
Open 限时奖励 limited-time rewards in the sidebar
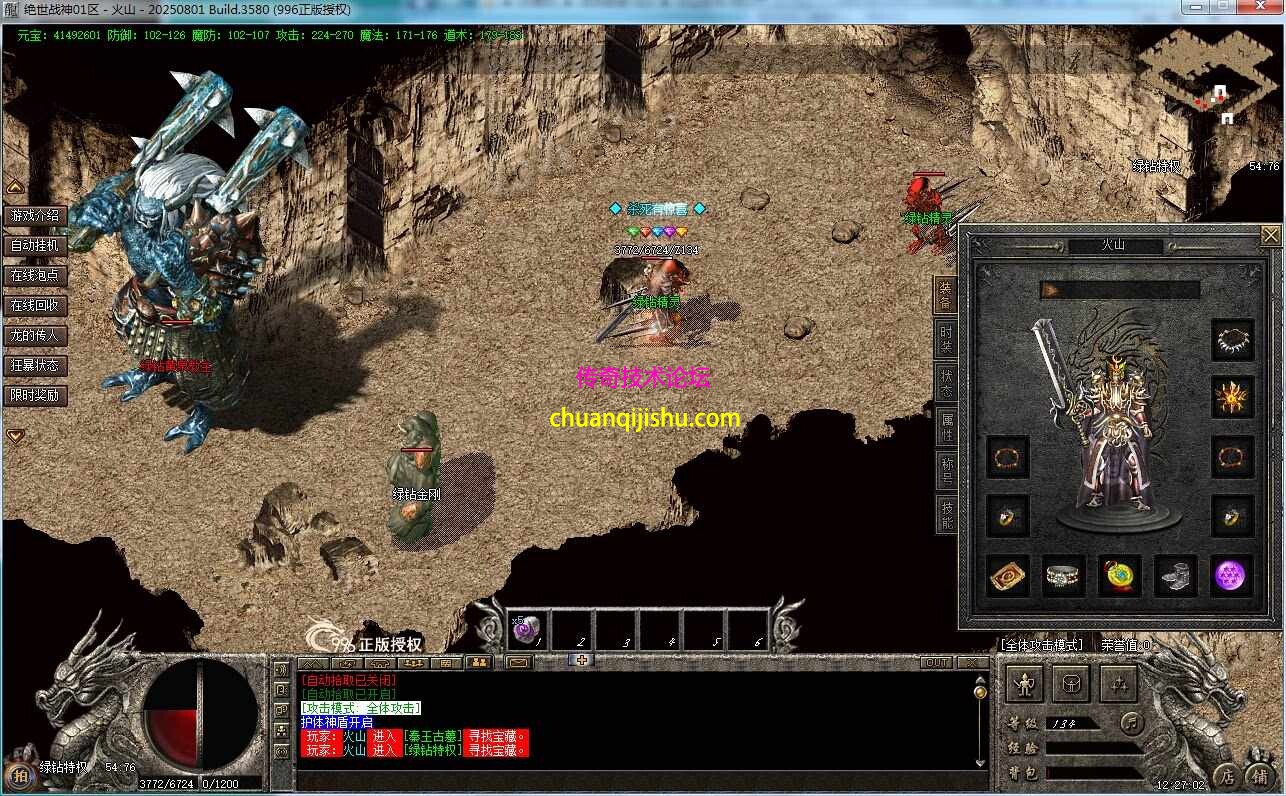click(36, 394)
